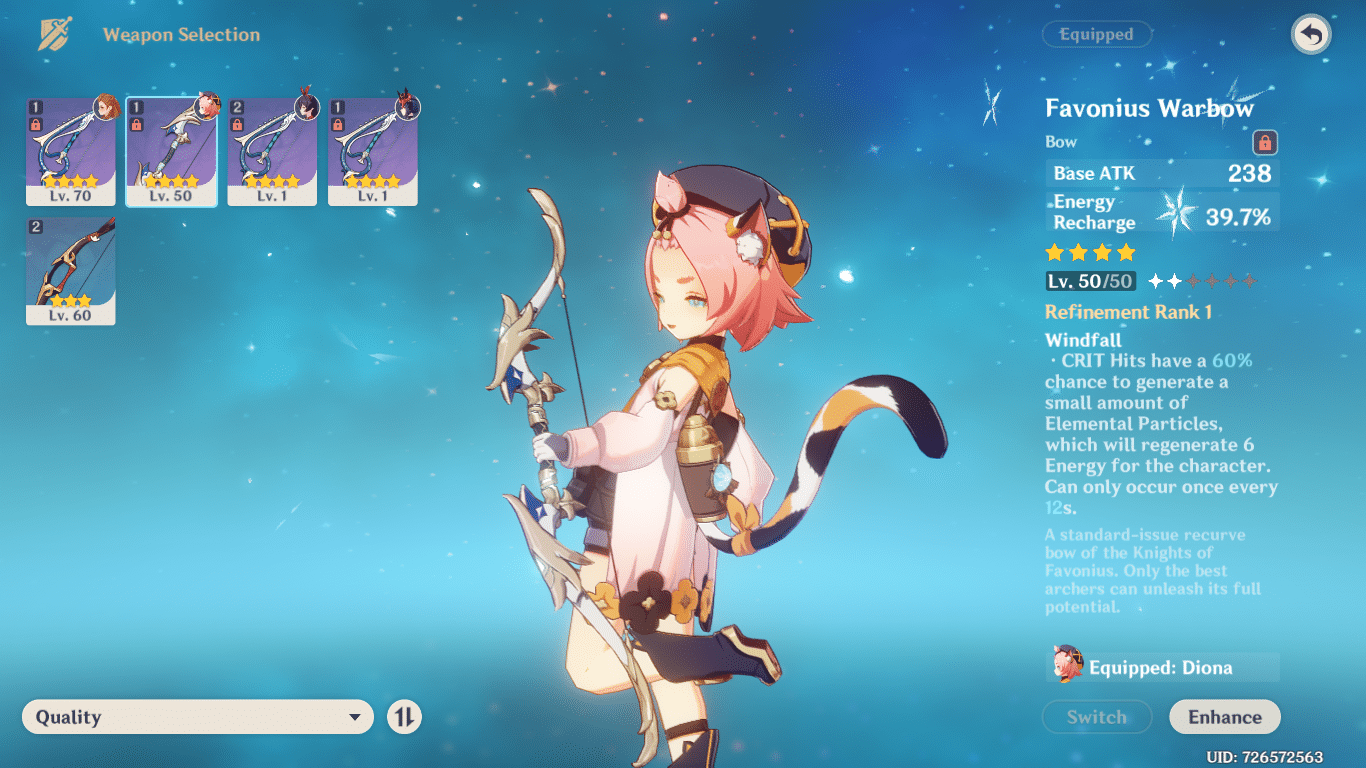Image resolution: width=1366 pixels, height=768 pixels.
Task: Select the Lv. 50 Favonius Warbow card
Action: pyautogui.click(x=171, y=151)
